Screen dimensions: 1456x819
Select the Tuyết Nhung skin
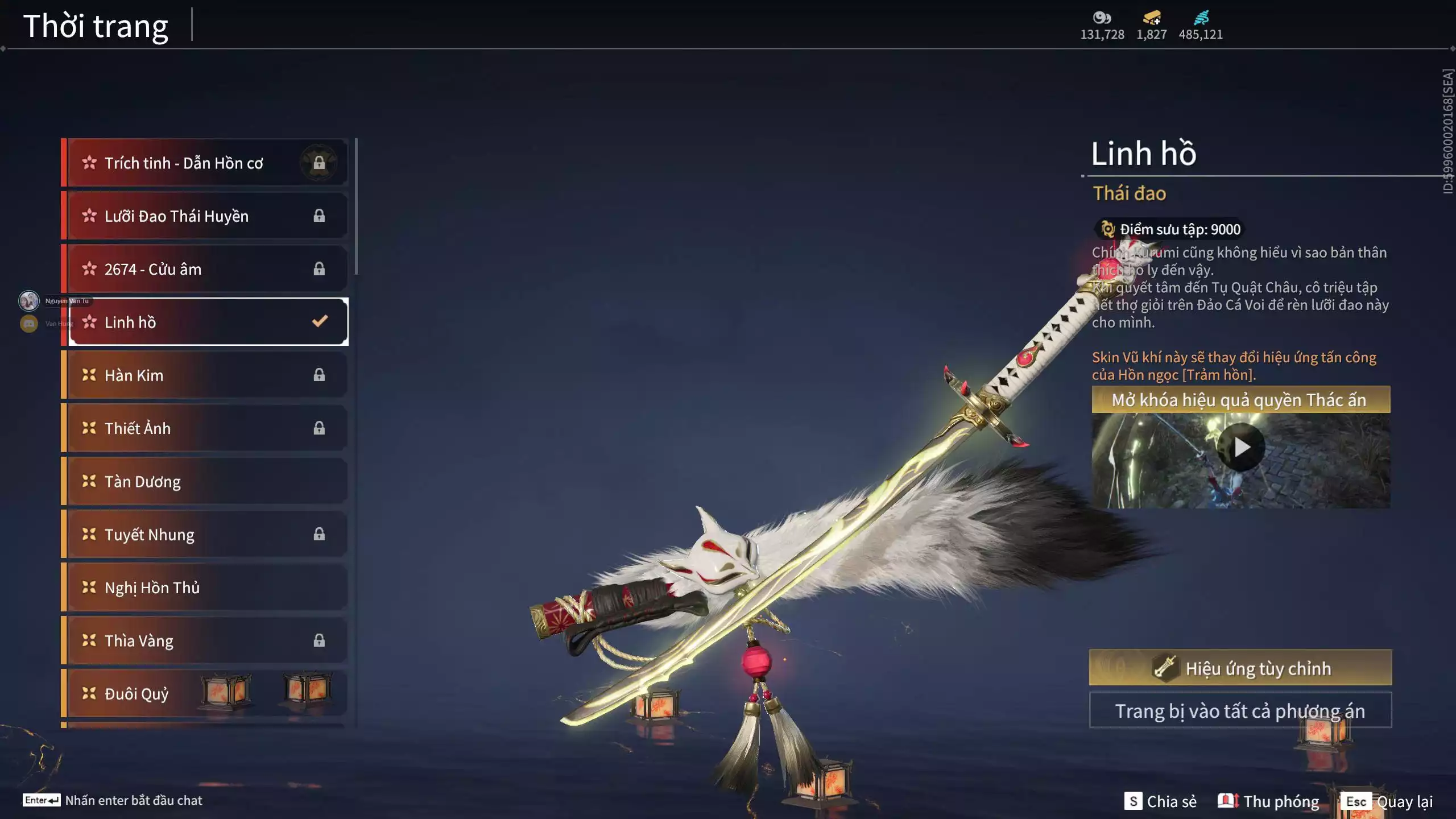pyautogui.click(x=205, y=535)
